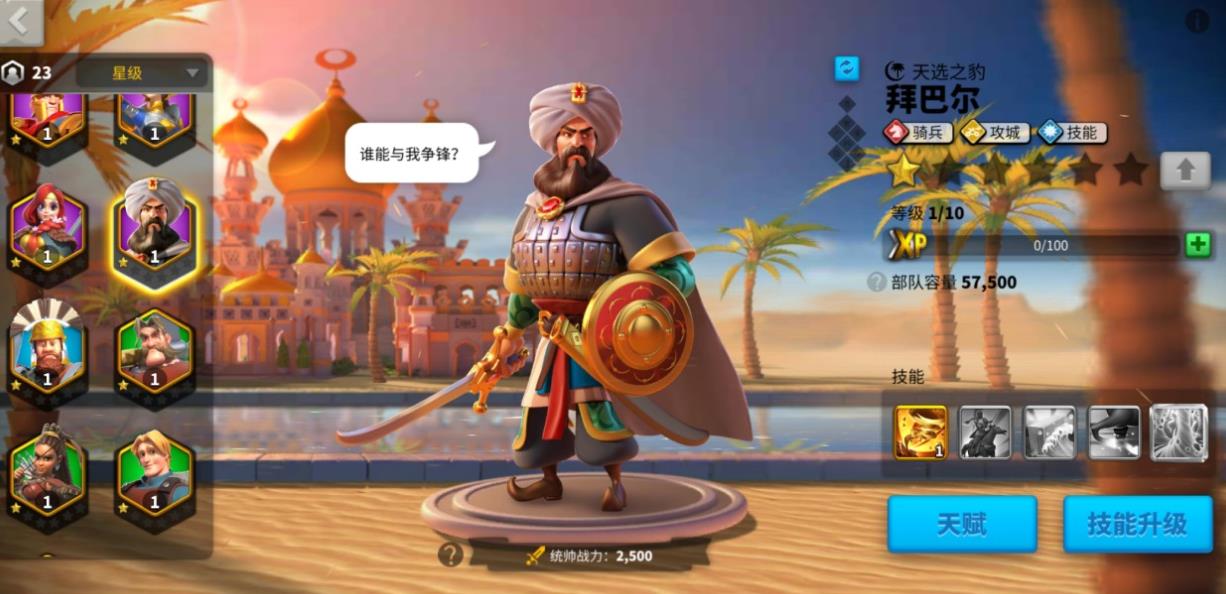
Task: Pick the mustached commander on green background
Action: [153, 352]
